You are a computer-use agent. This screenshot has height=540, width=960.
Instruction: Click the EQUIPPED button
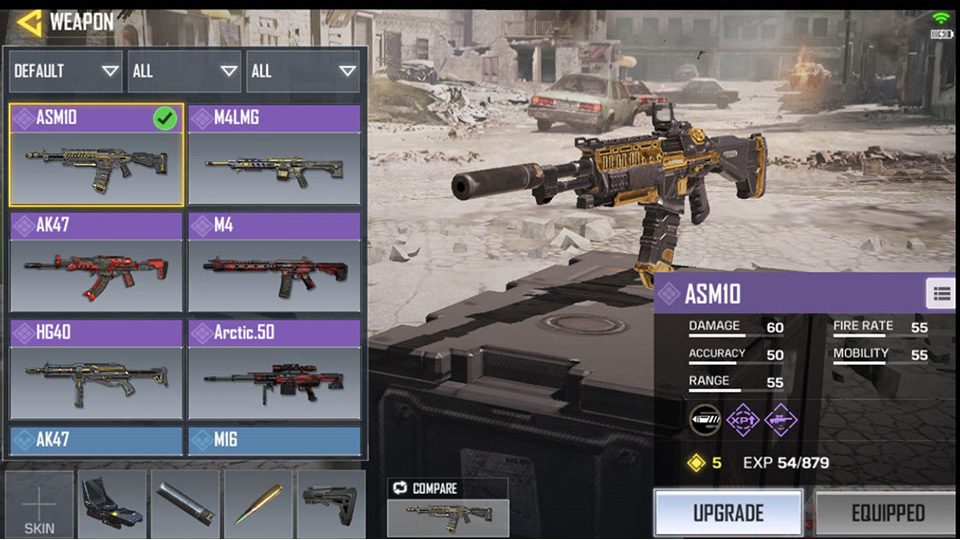click(887, 513)
